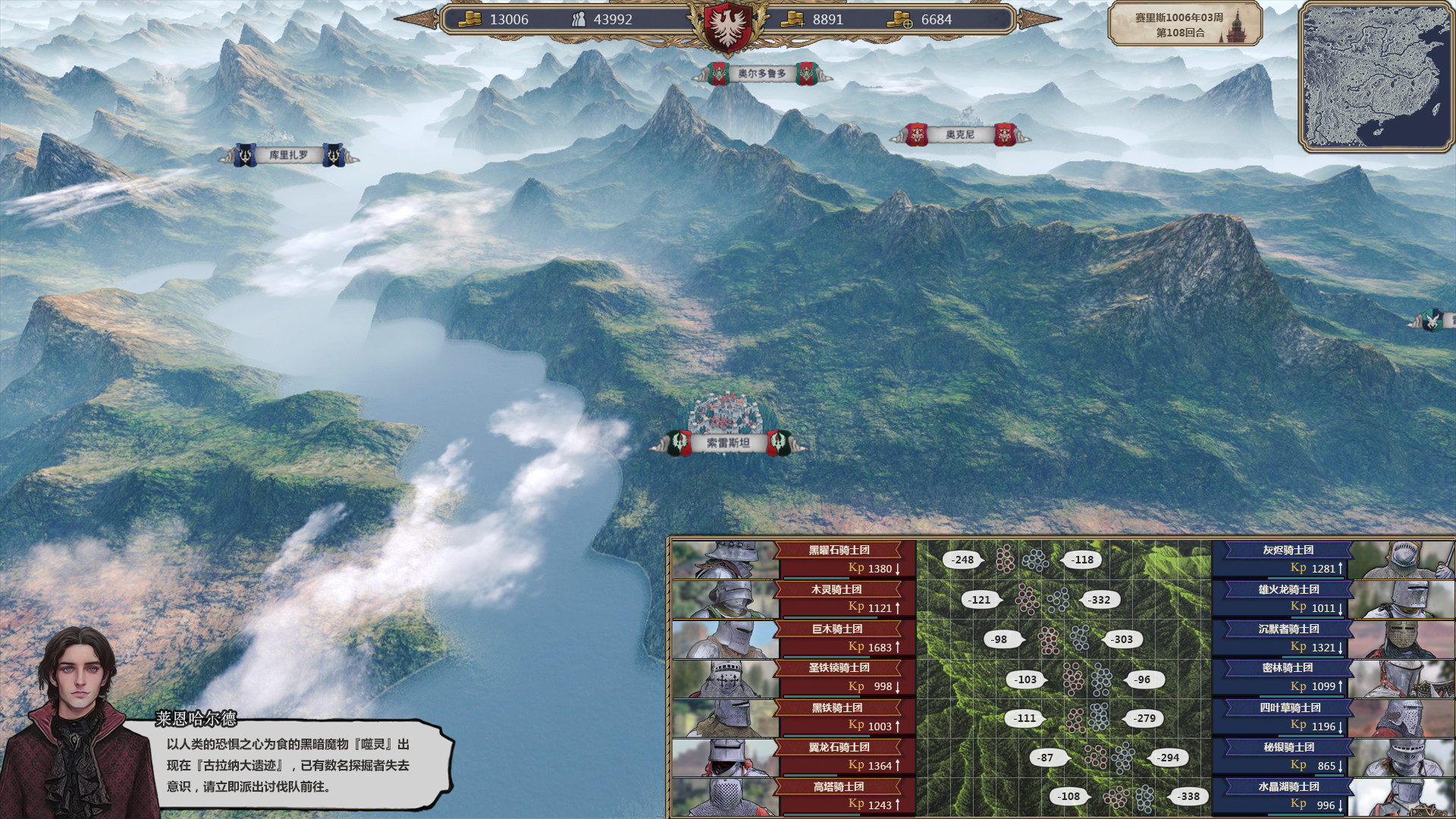Click the 圣铁锁骑士团 helmet icon
1456x819 pixels.
point(726,677)
